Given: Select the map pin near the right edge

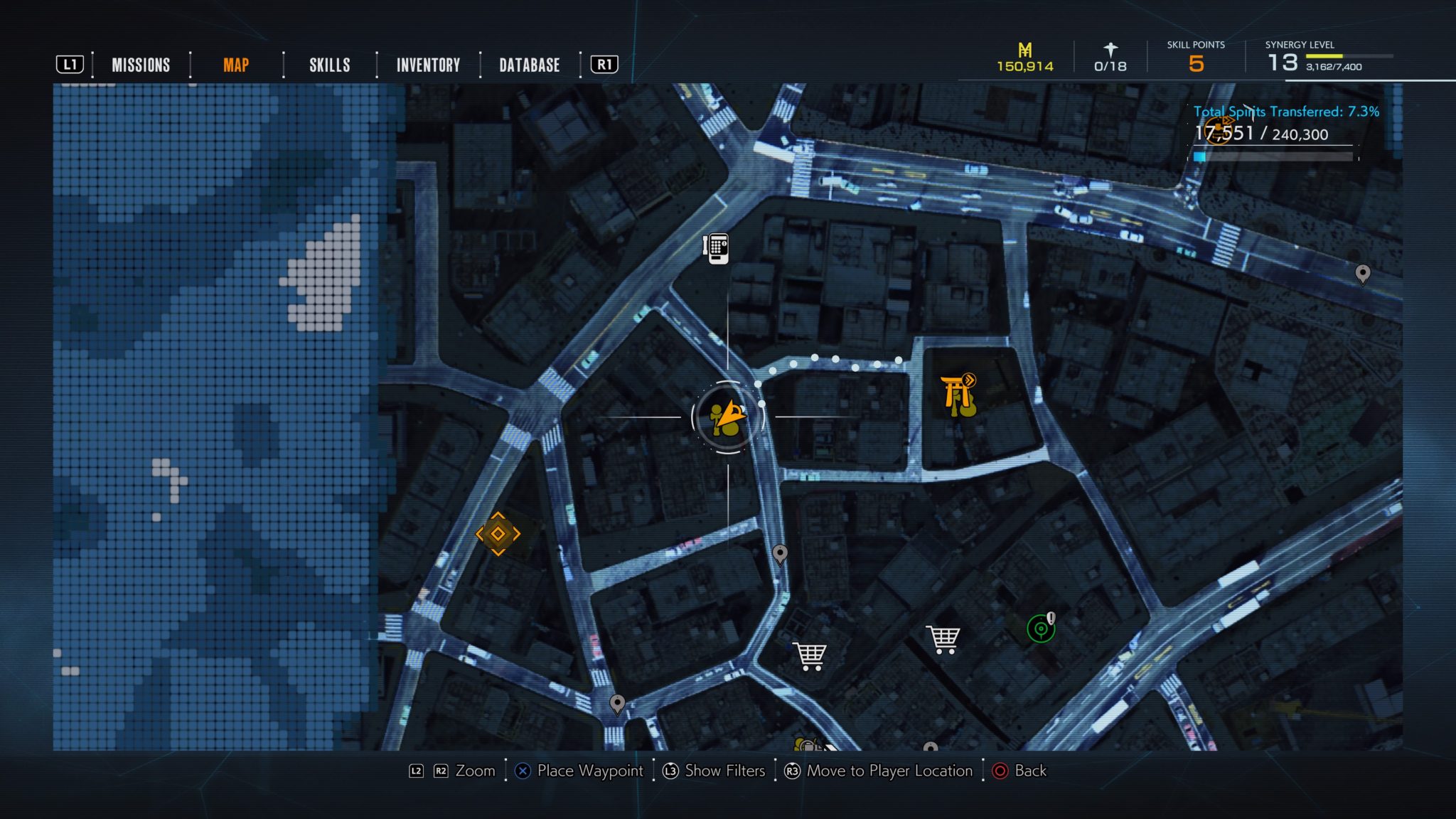Looking at the screenshot, I should point(1363,274).
